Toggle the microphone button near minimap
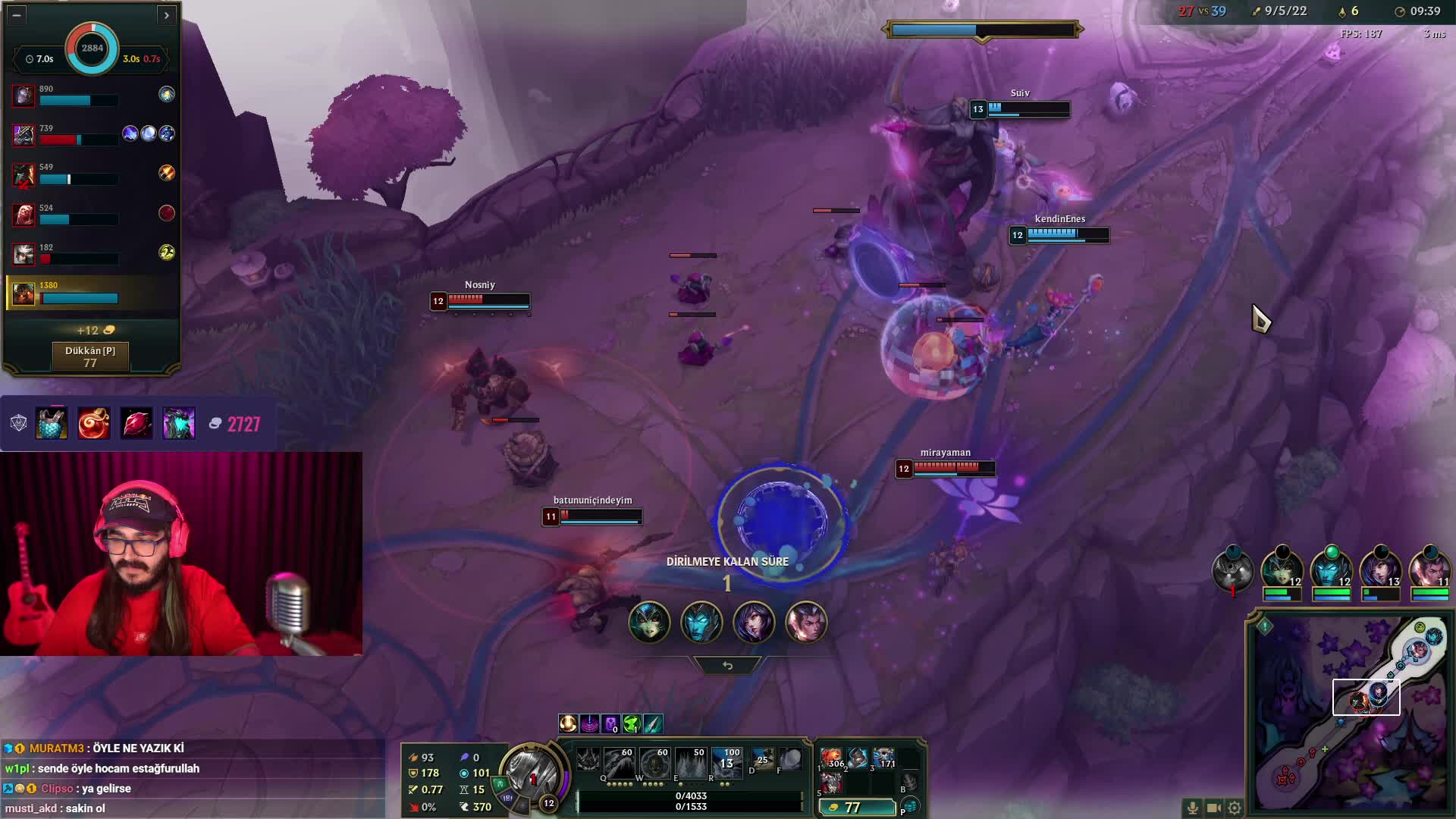This screenshot has height=819, width=1456. pos(1192,808)
